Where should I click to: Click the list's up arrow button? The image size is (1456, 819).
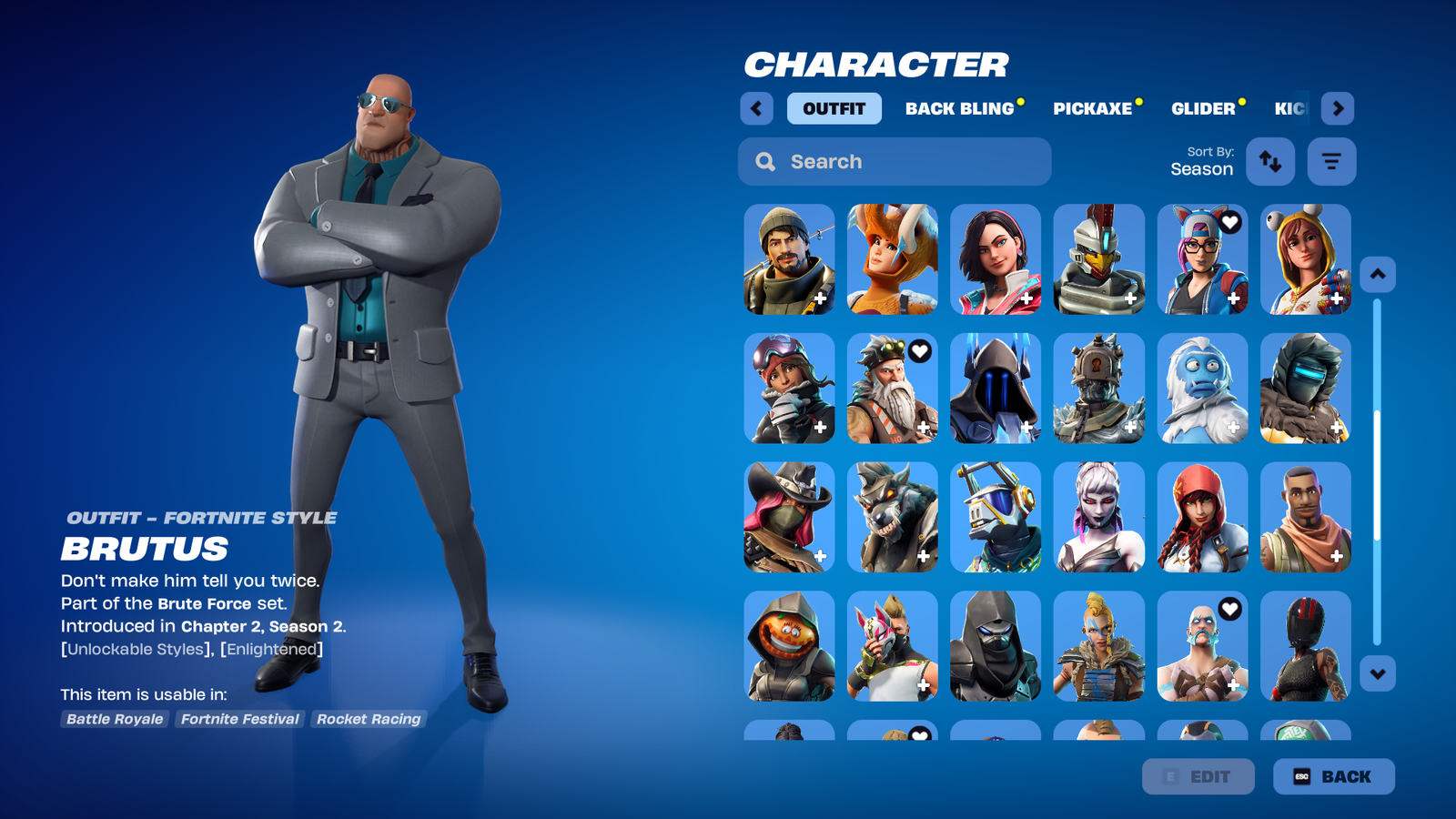[1377, 275]
